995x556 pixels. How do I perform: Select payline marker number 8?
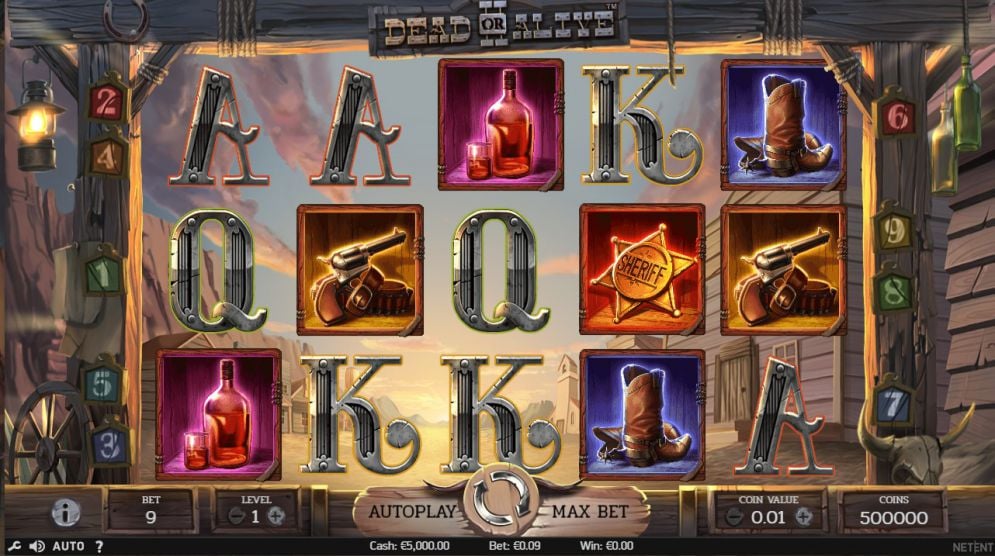pyautogui.click(x=893, y=292)
